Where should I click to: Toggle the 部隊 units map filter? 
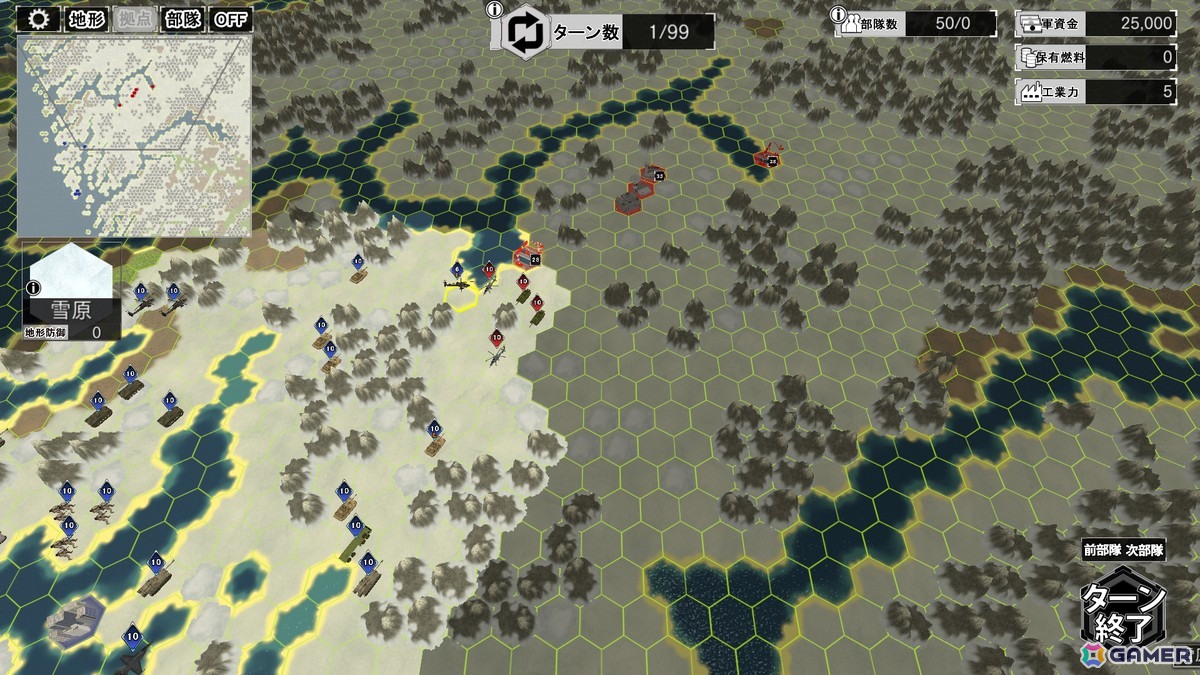(183, 19)
